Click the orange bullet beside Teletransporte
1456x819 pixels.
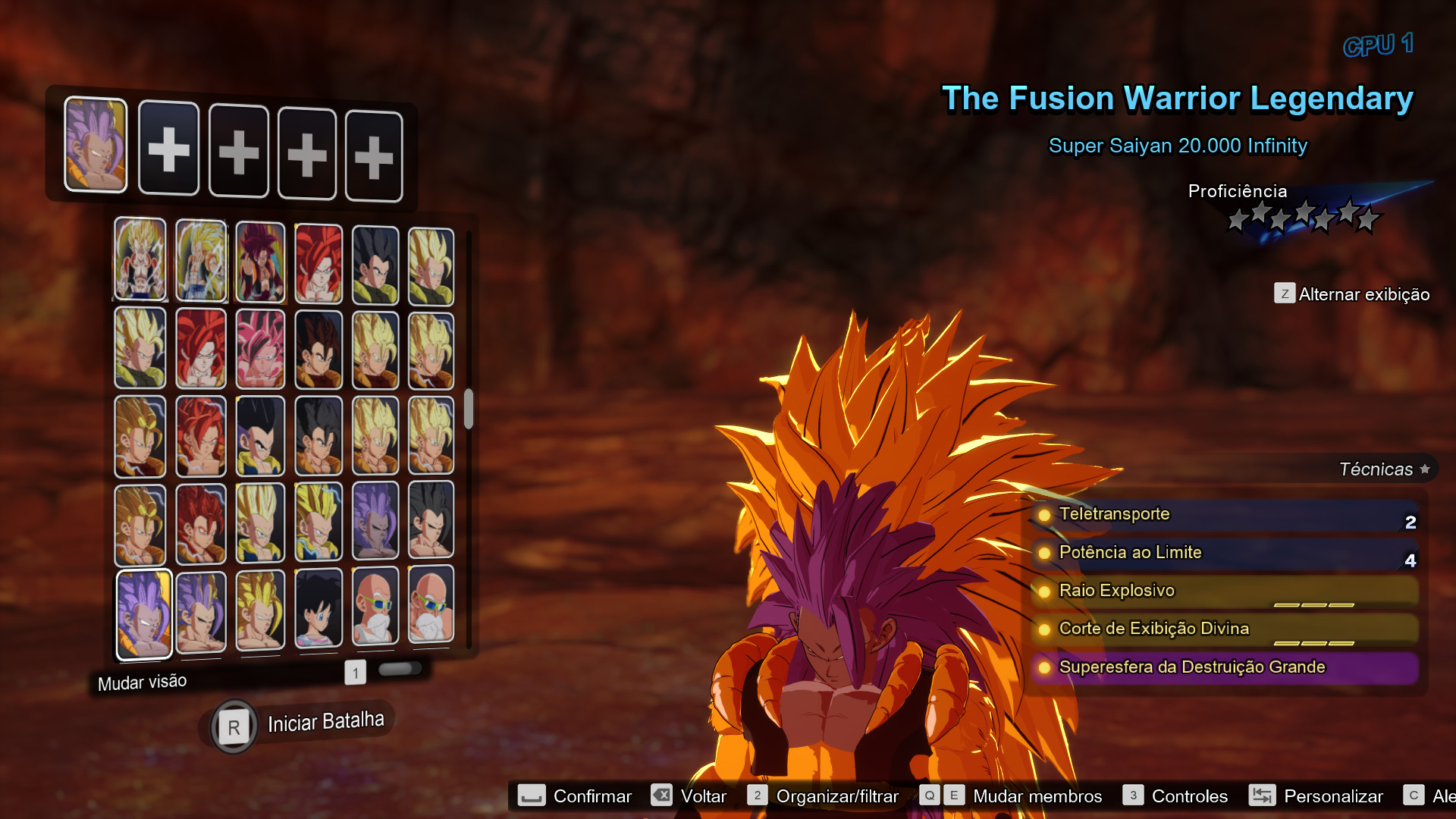[x=1045, y=515]
